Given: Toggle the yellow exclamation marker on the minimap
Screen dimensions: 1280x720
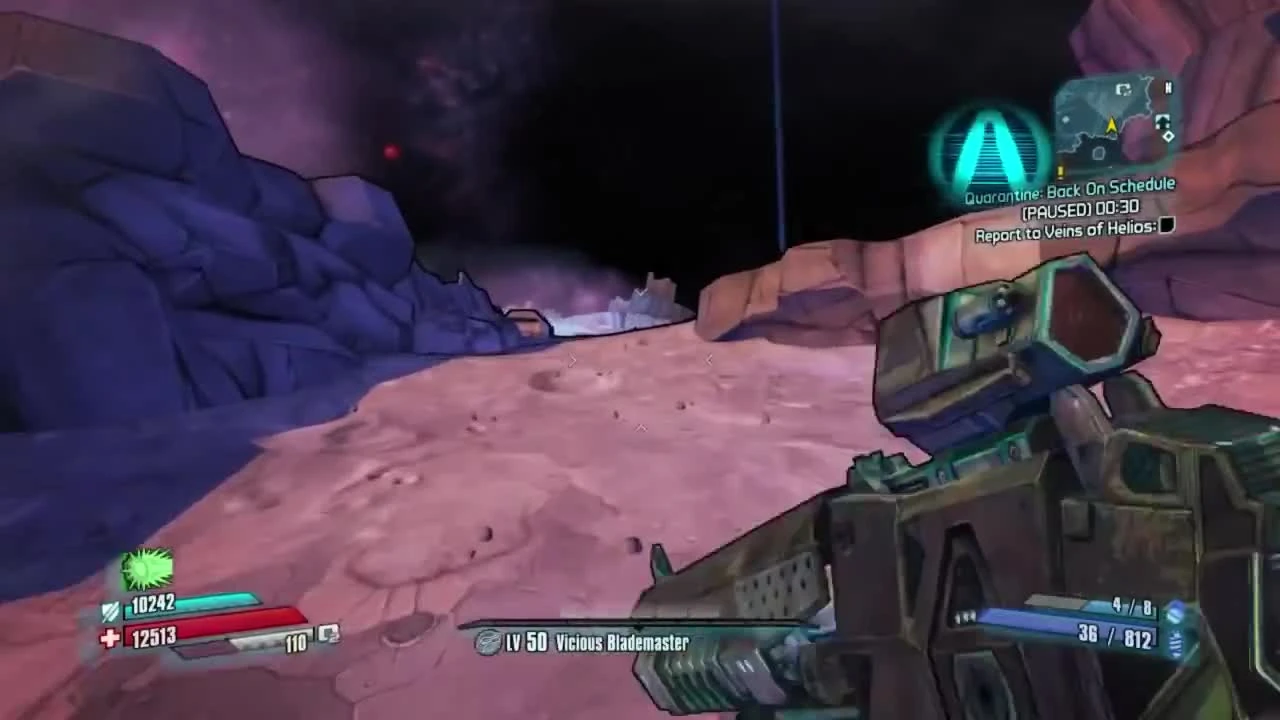Looking at the screenshot, I should coord(1060,169).
